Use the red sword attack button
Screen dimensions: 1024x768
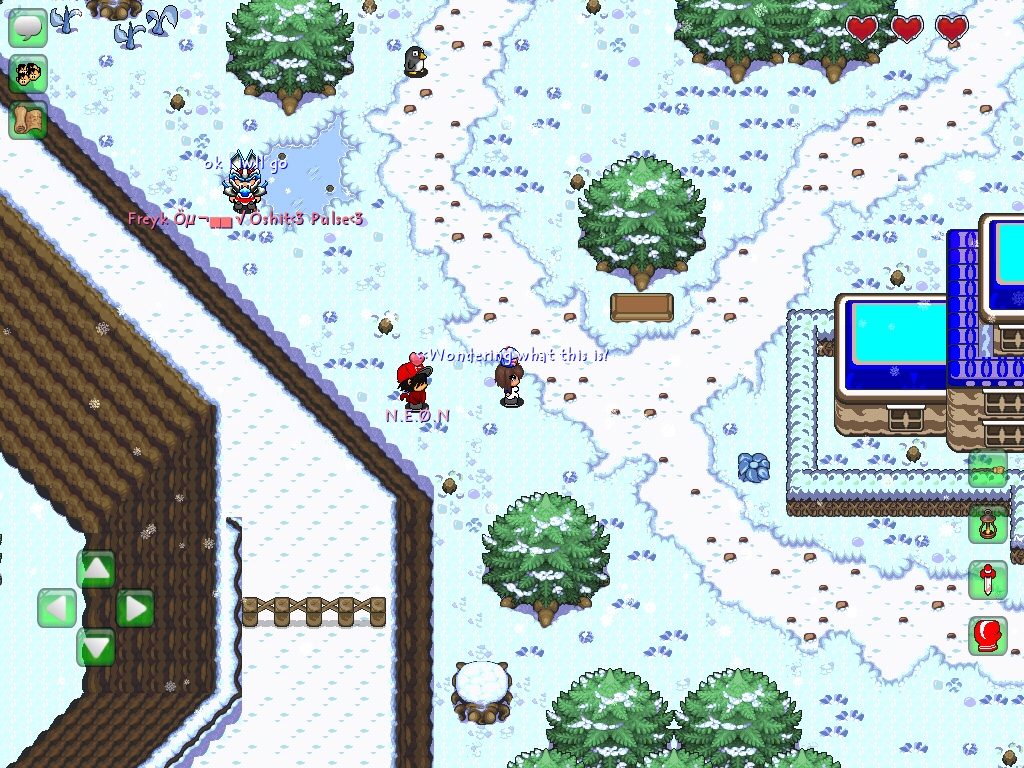point(987,580)
